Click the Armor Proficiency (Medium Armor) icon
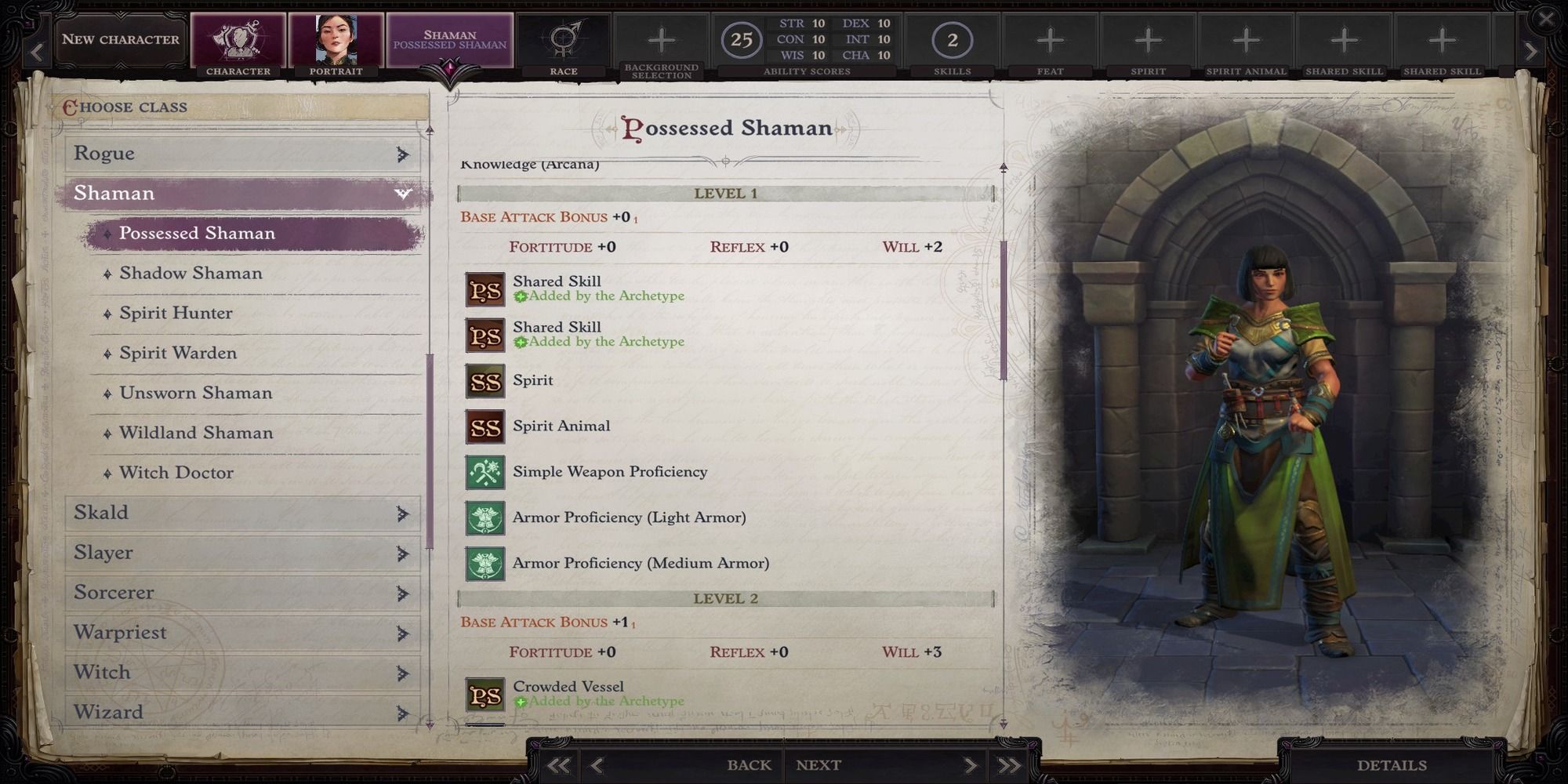 tap(485, 563)
